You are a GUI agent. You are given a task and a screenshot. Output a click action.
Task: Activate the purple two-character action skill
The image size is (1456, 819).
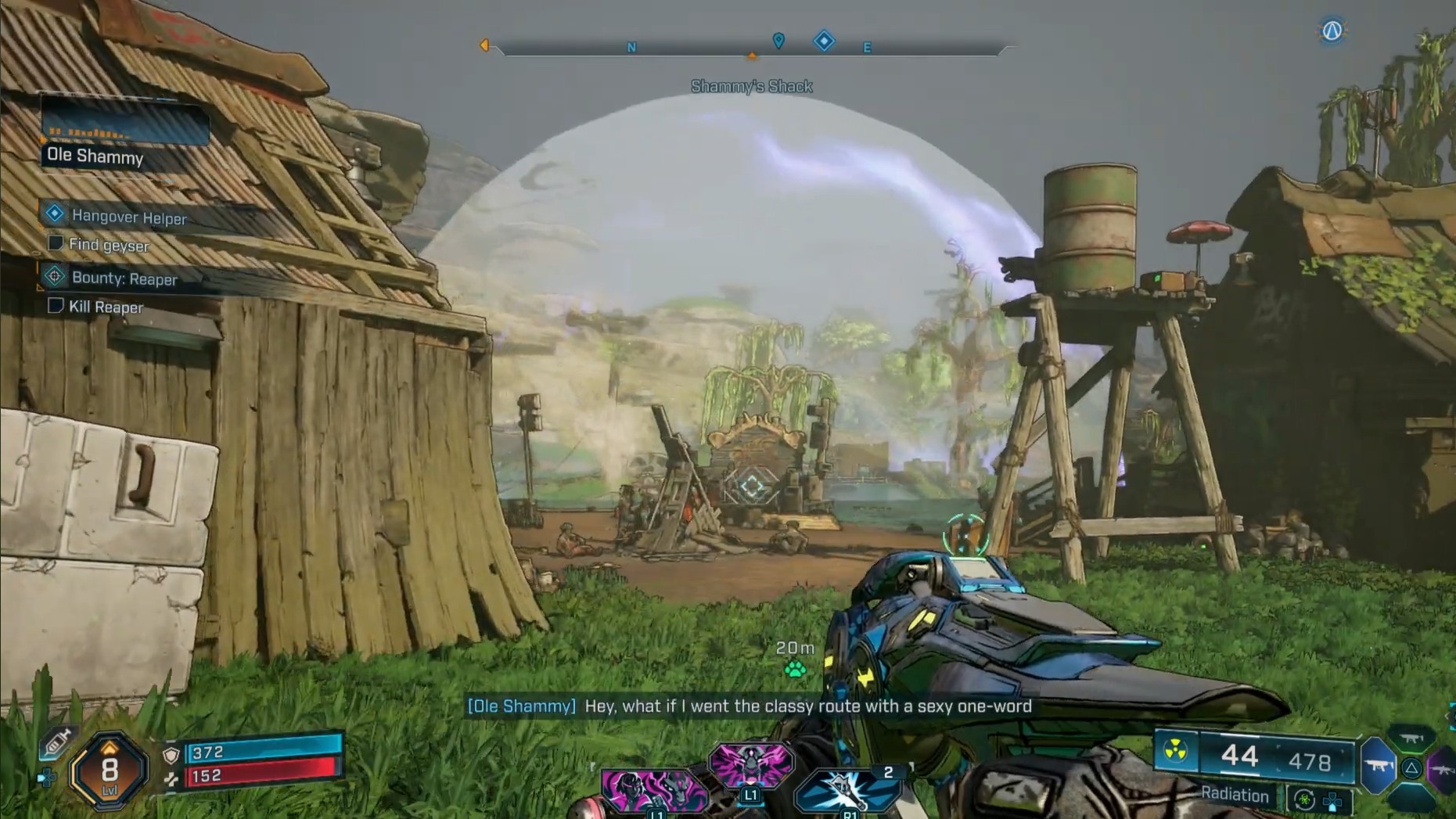pyautogui.click(x=654, y=790)
